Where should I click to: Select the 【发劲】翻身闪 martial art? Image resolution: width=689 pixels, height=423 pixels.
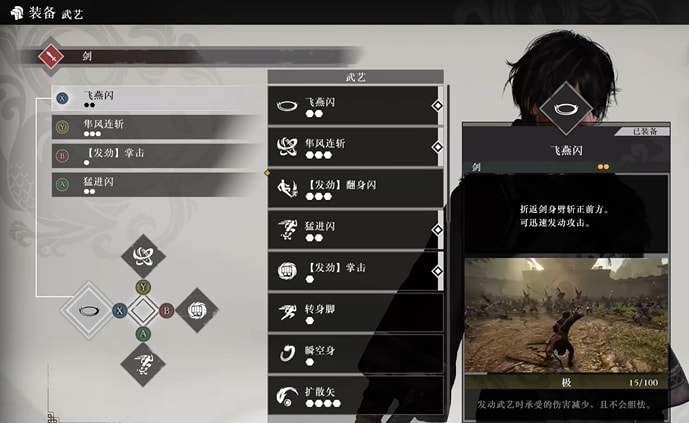point(356,188)
